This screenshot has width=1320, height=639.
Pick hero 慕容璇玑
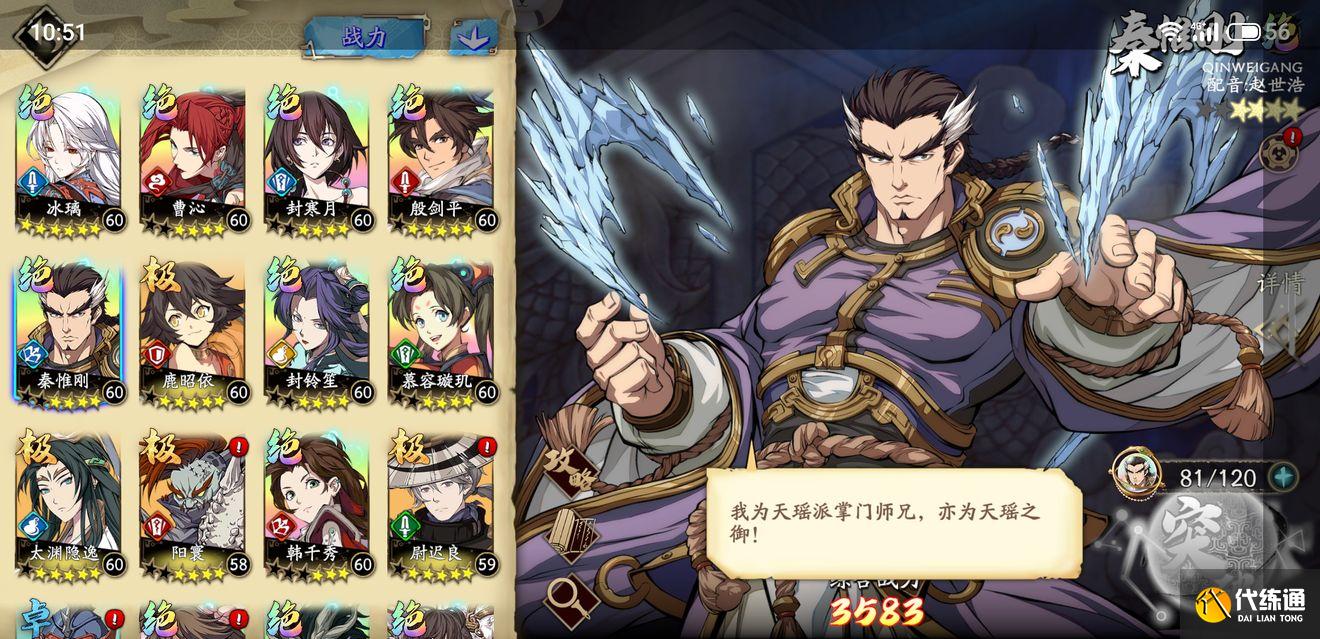440,332
